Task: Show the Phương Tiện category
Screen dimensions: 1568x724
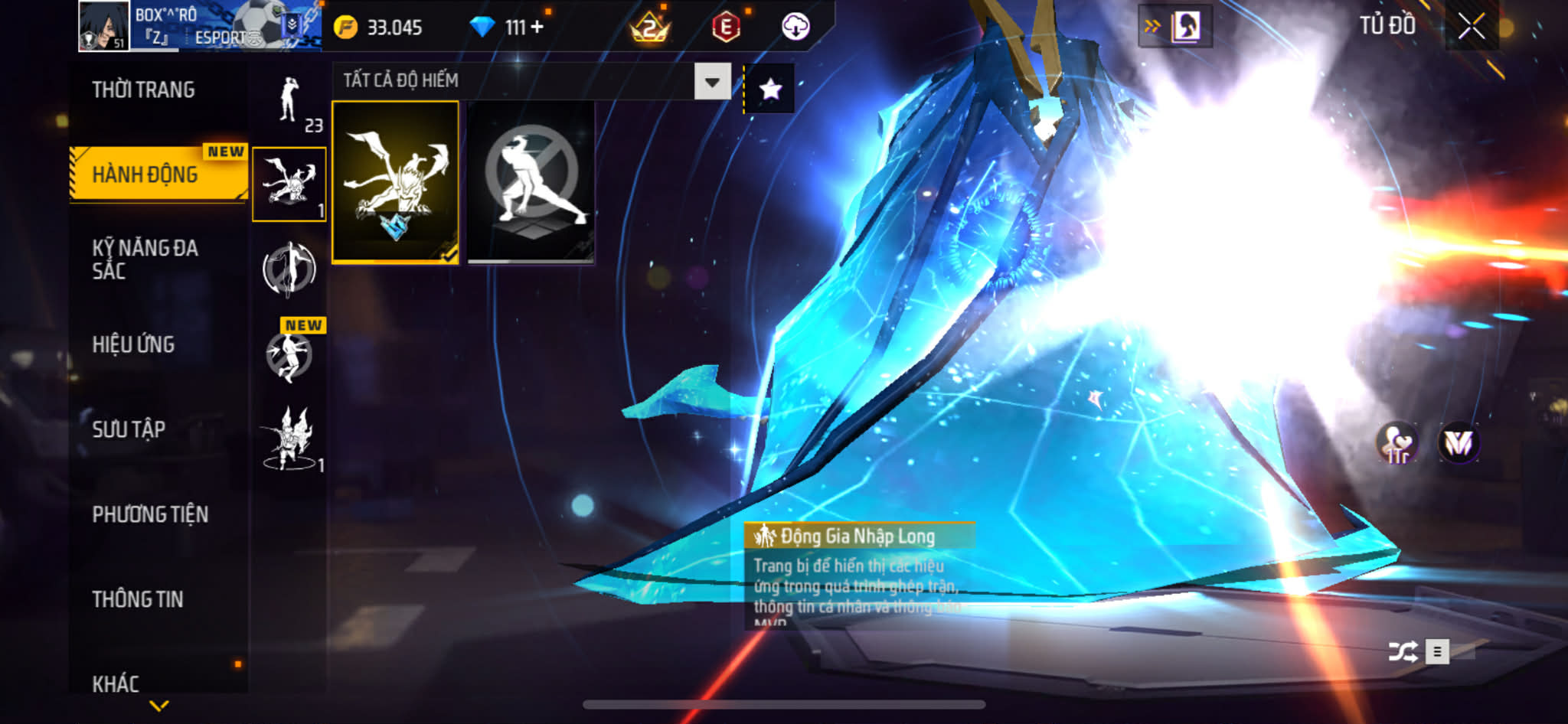Action: 150,514
